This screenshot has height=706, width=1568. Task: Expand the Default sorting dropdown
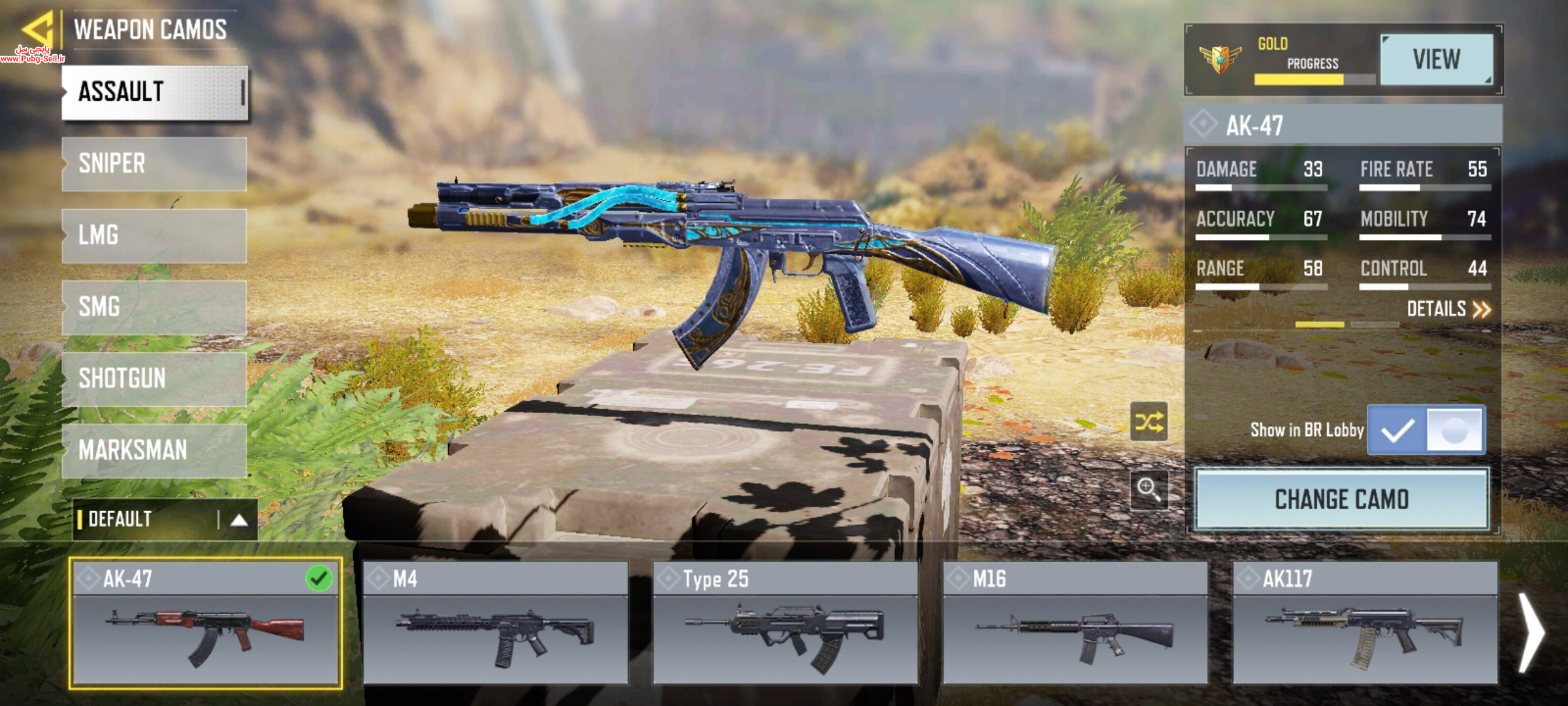tap(165, 520)
